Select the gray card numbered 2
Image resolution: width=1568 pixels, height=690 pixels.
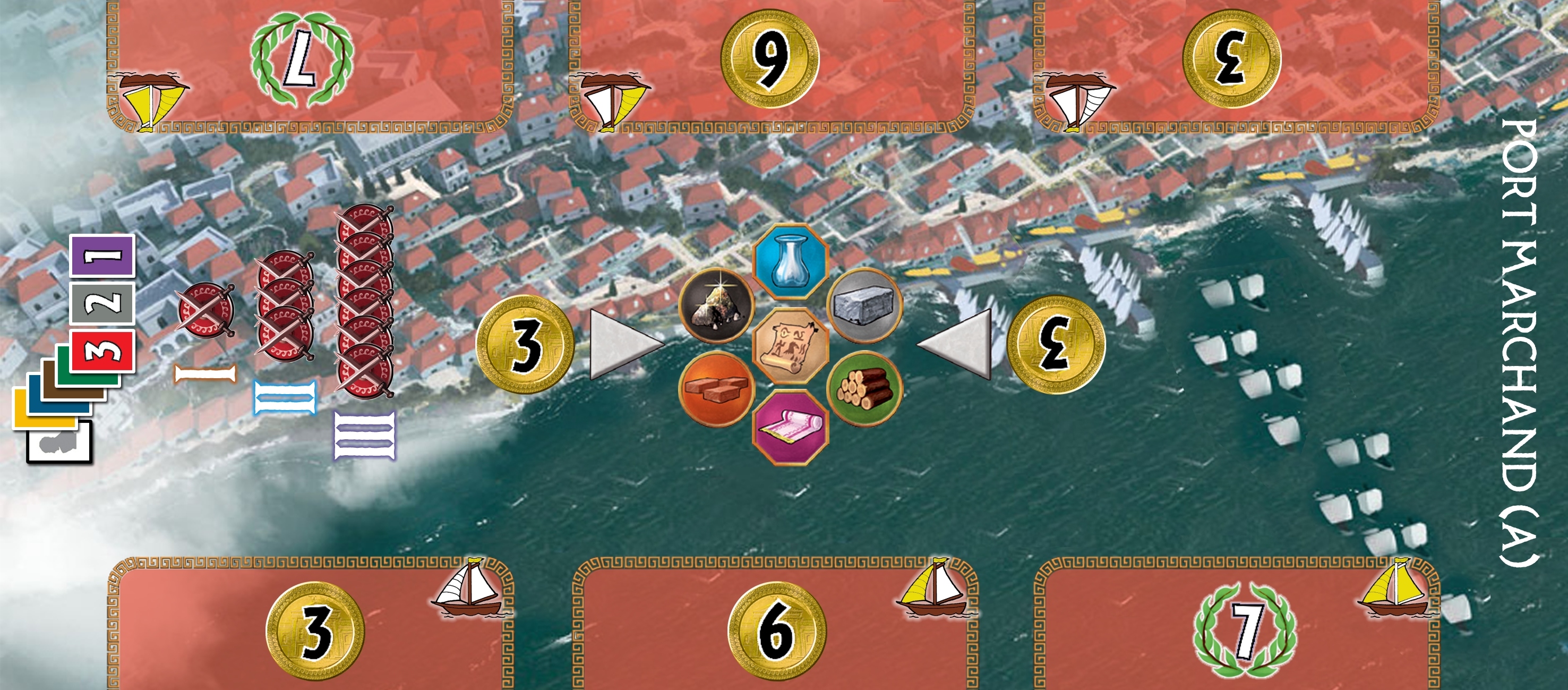pyautogui.click(x=101, y=303)
